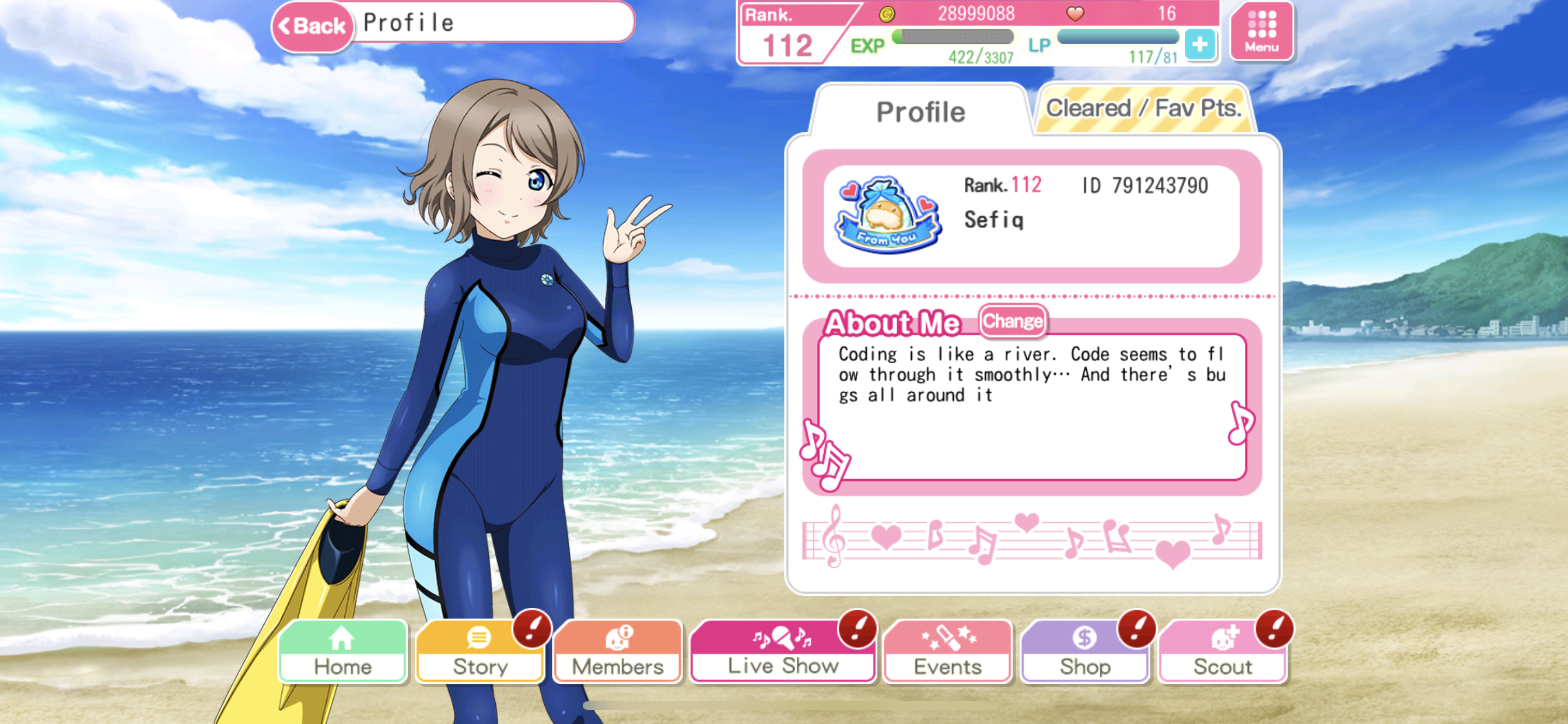Select the Profile tab
The width and height of the screenshot is (1568, 724).
pos(921,112)
